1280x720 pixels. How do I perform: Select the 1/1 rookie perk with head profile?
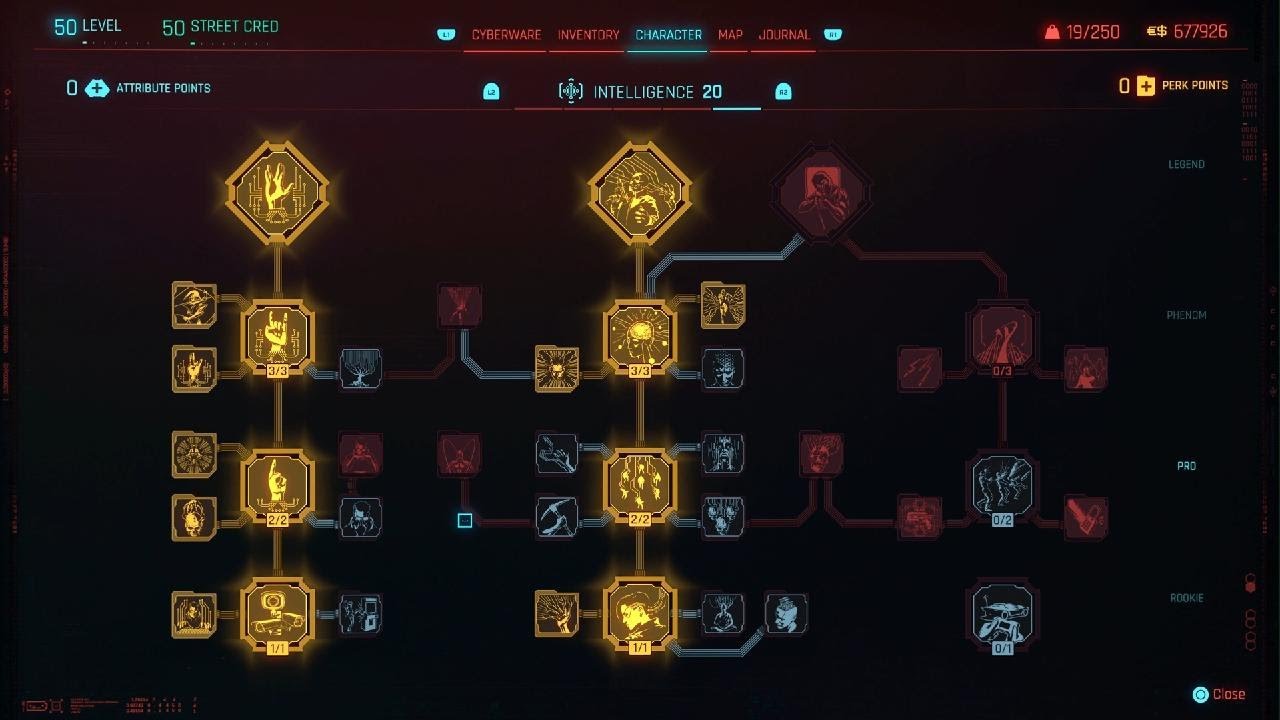click(640, 612)
